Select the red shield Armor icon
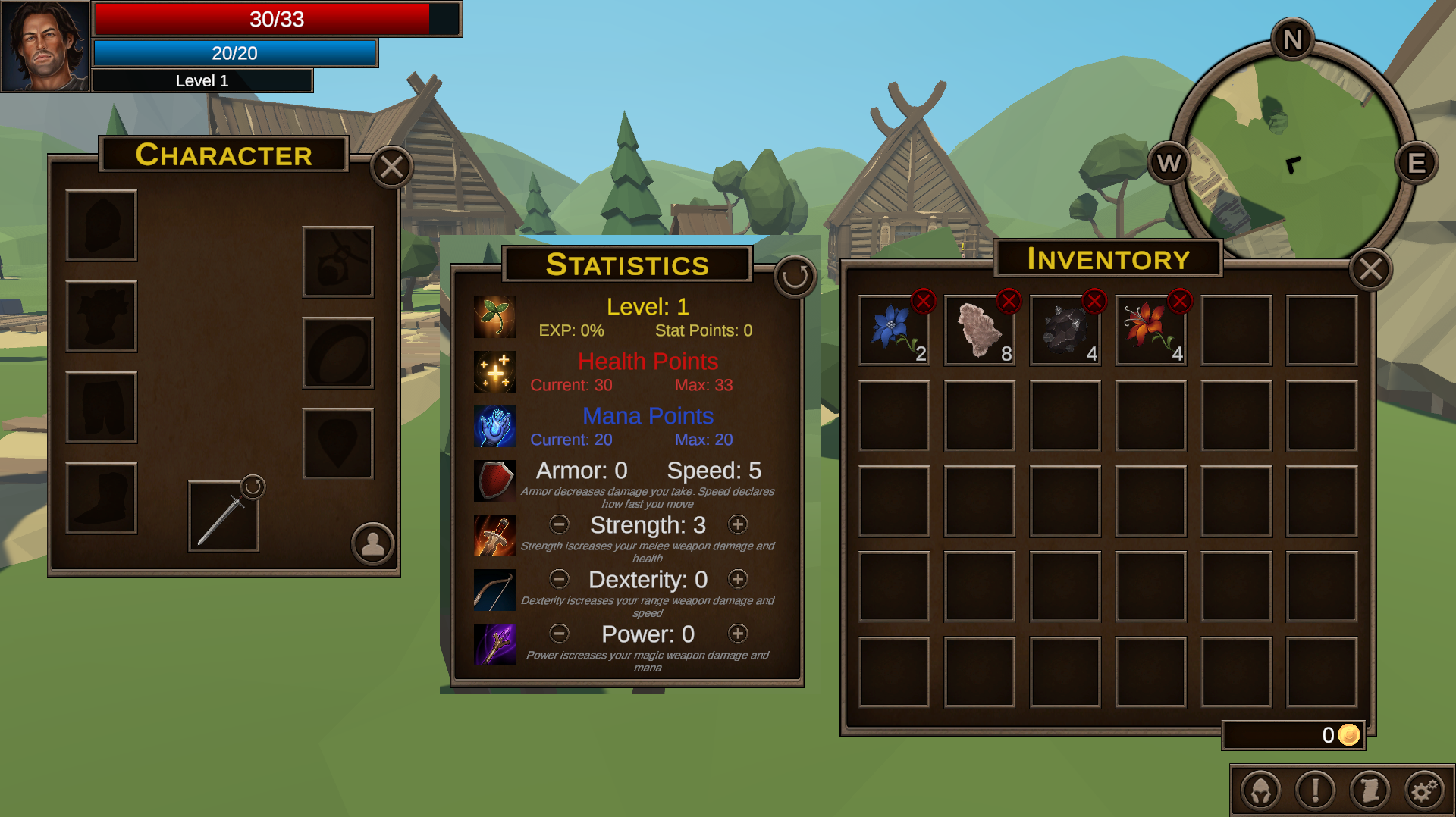This screenshot has height=817, width=1456. 494,480
